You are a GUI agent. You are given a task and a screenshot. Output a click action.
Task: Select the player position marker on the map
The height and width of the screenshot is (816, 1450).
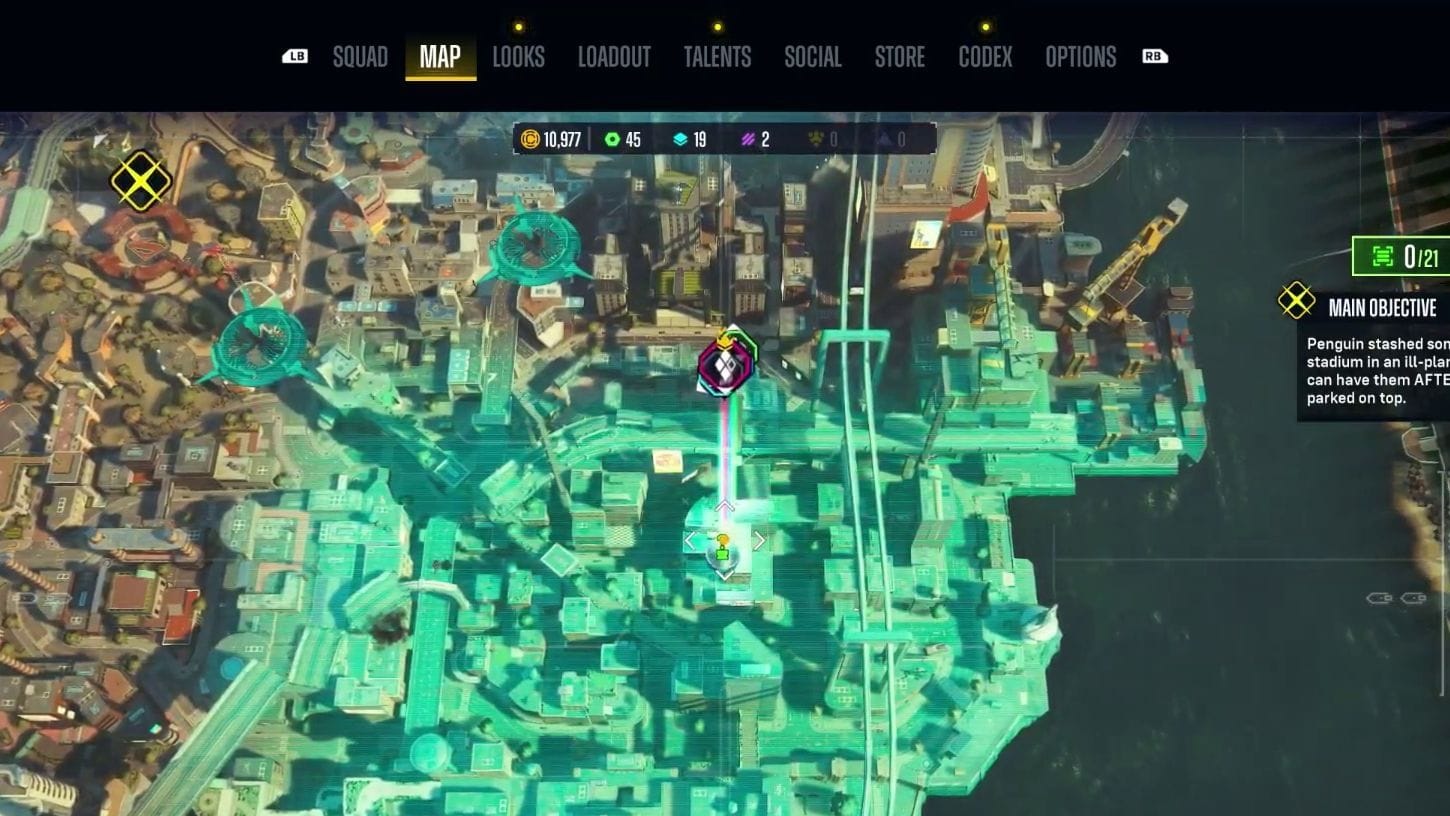pyautogui.click(x=722, y=545)
